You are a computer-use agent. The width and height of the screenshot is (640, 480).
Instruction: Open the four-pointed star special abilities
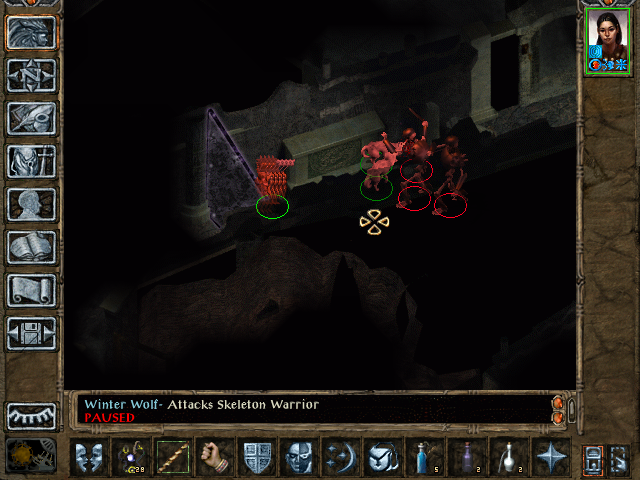[550, 458]
